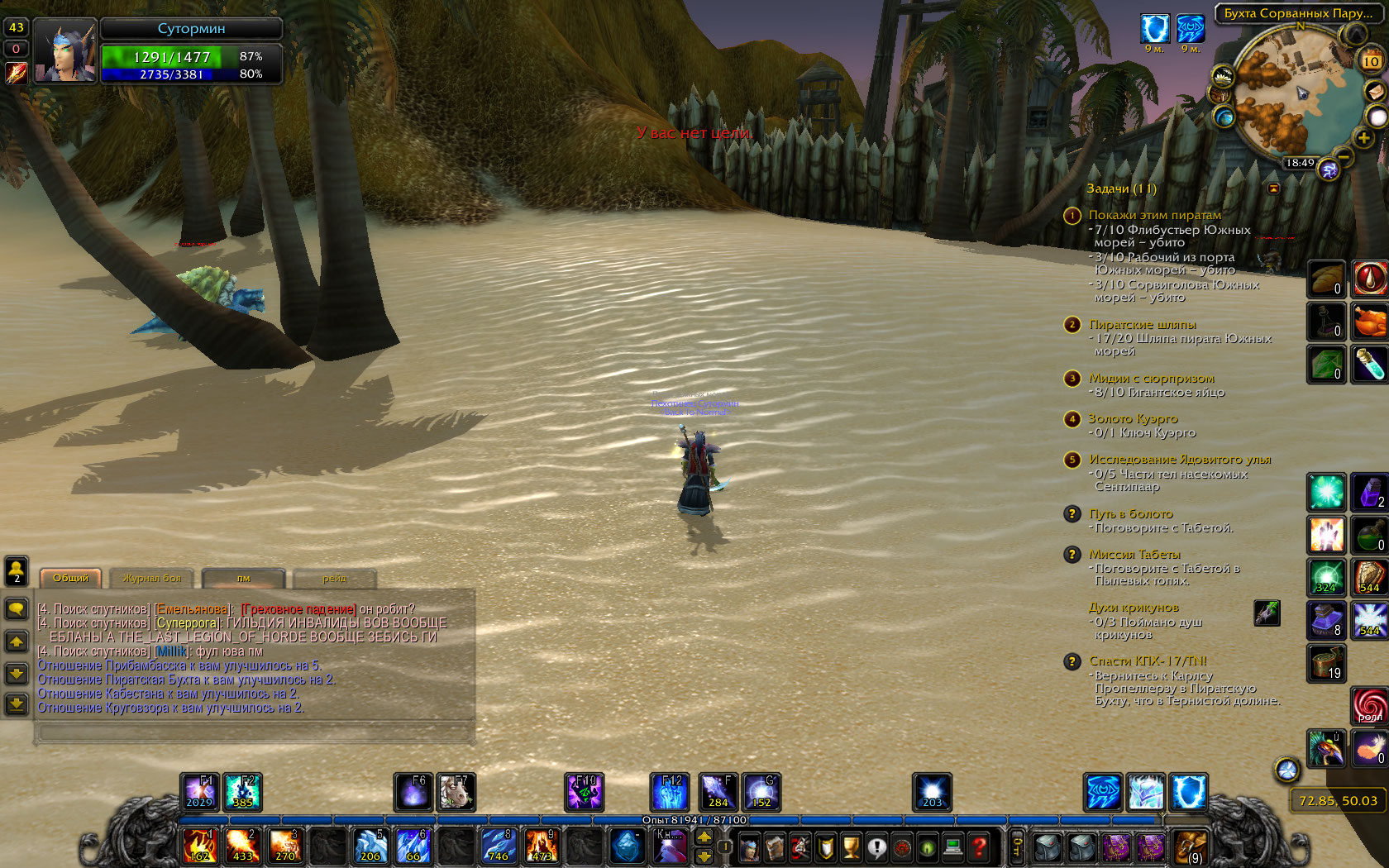Activate the horse mount ability F7
This screenshot has width=1389, height=868.
click(x=455, y=792)
